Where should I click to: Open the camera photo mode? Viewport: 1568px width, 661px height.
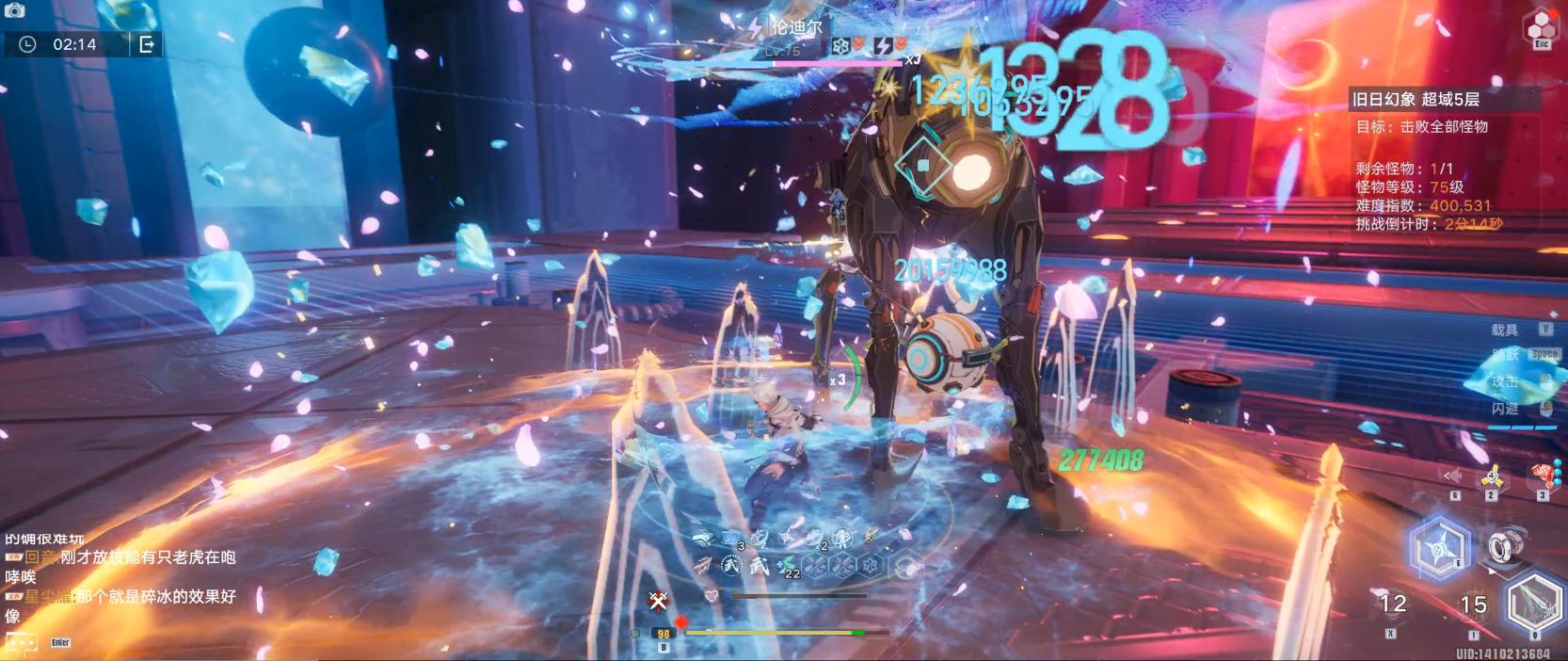[14, 10]
